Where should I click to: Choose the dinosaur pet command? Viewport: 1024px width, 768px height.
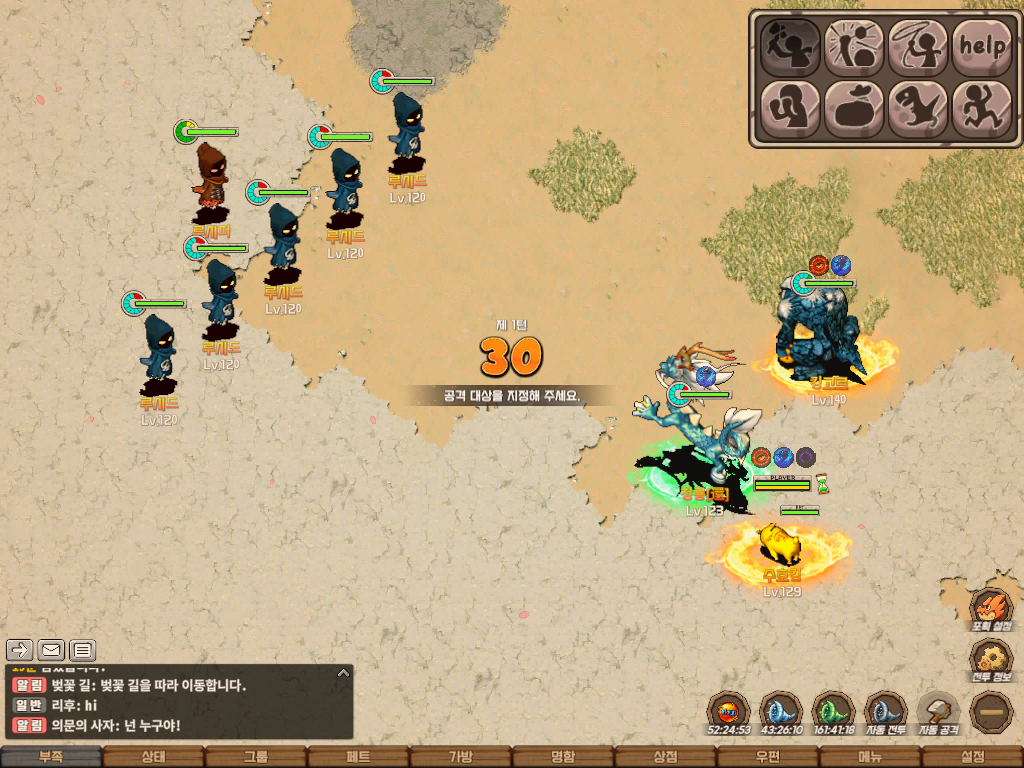pos(918,108)
